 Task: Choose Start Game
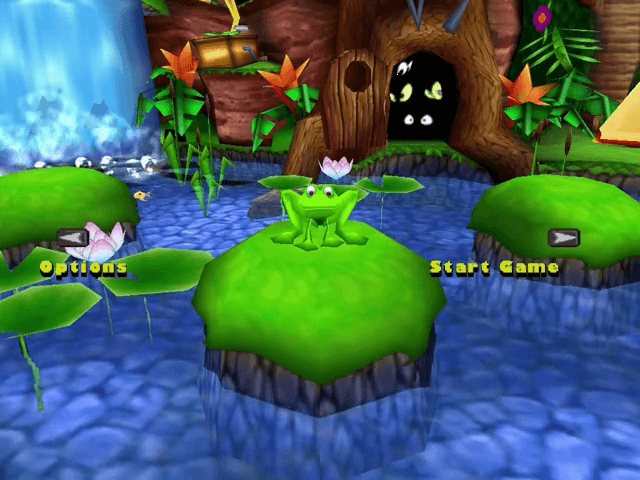click(x=494, y=268)
